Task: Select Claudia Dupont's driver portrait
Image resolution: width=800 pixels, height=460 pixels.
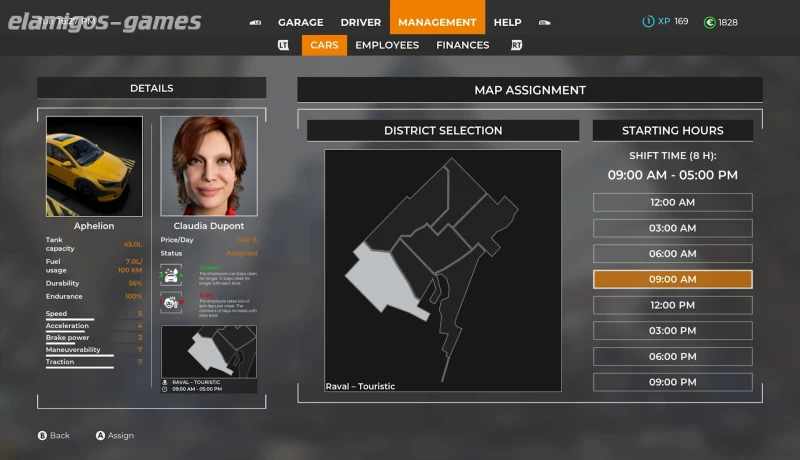Action: point(209,166)
